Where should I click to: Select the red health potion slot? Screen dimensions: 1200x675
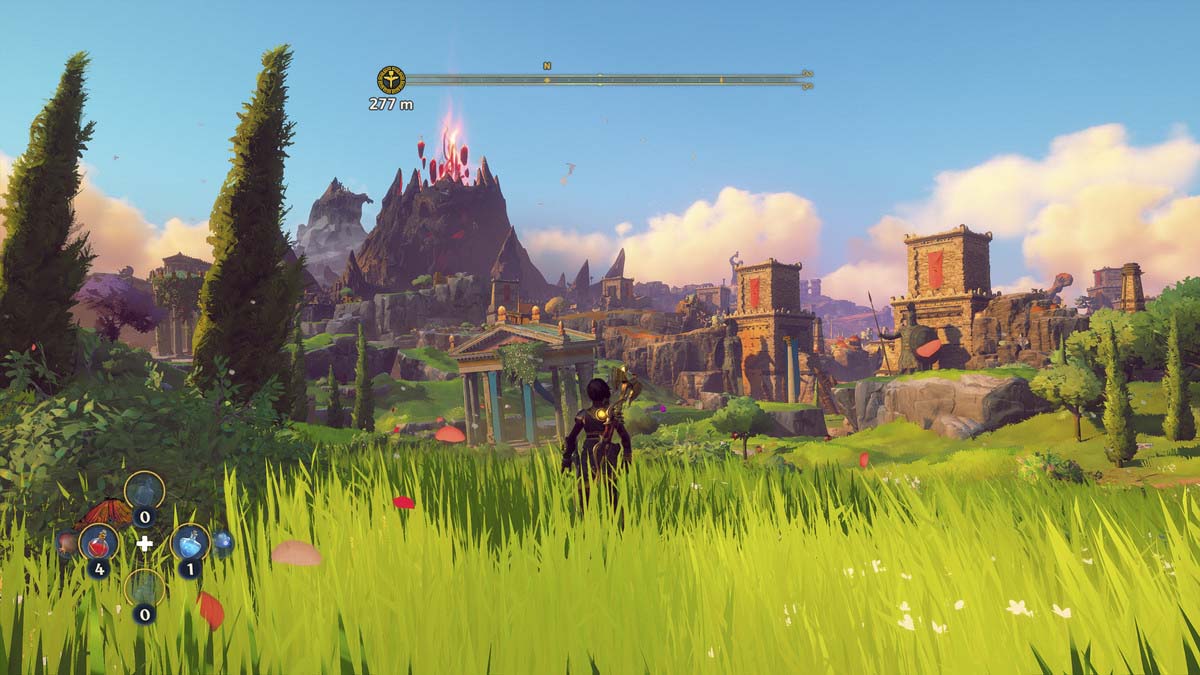click(x=98, y=542)
